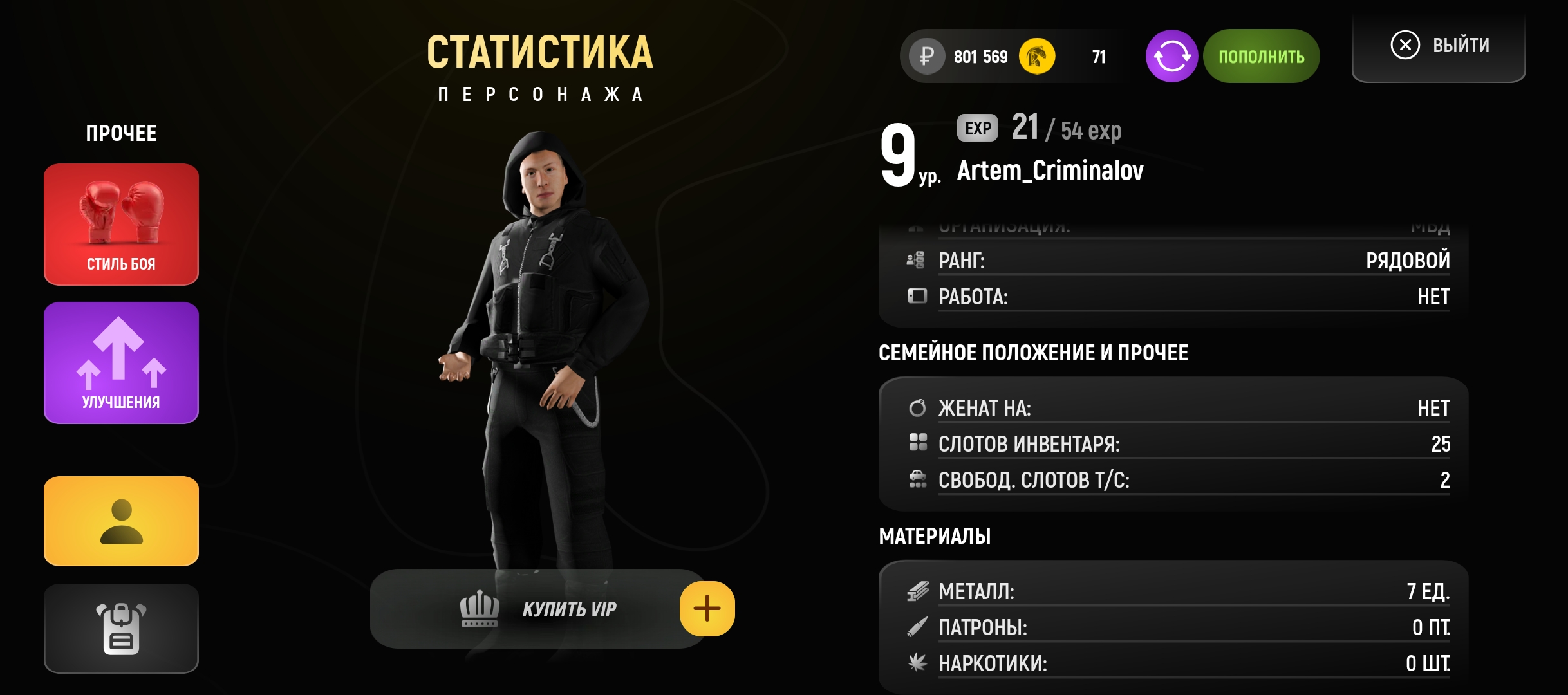This screenshot has height=695, width=1568.
Task: Select the yellow character profile tab
Action: click(x=121, y=521)
